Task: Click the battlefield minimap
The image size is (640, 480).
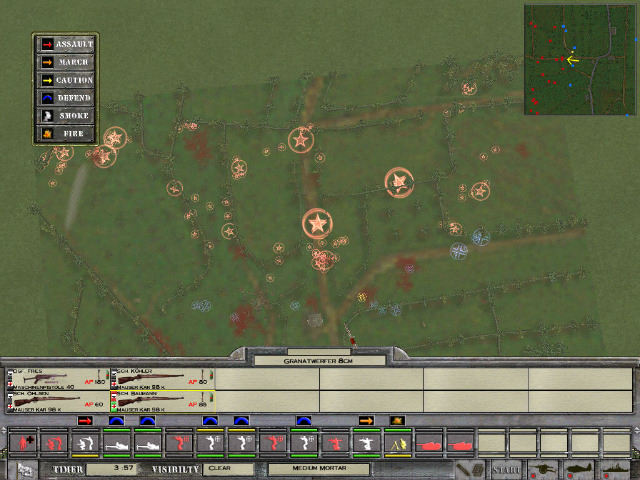Action: 579,60
